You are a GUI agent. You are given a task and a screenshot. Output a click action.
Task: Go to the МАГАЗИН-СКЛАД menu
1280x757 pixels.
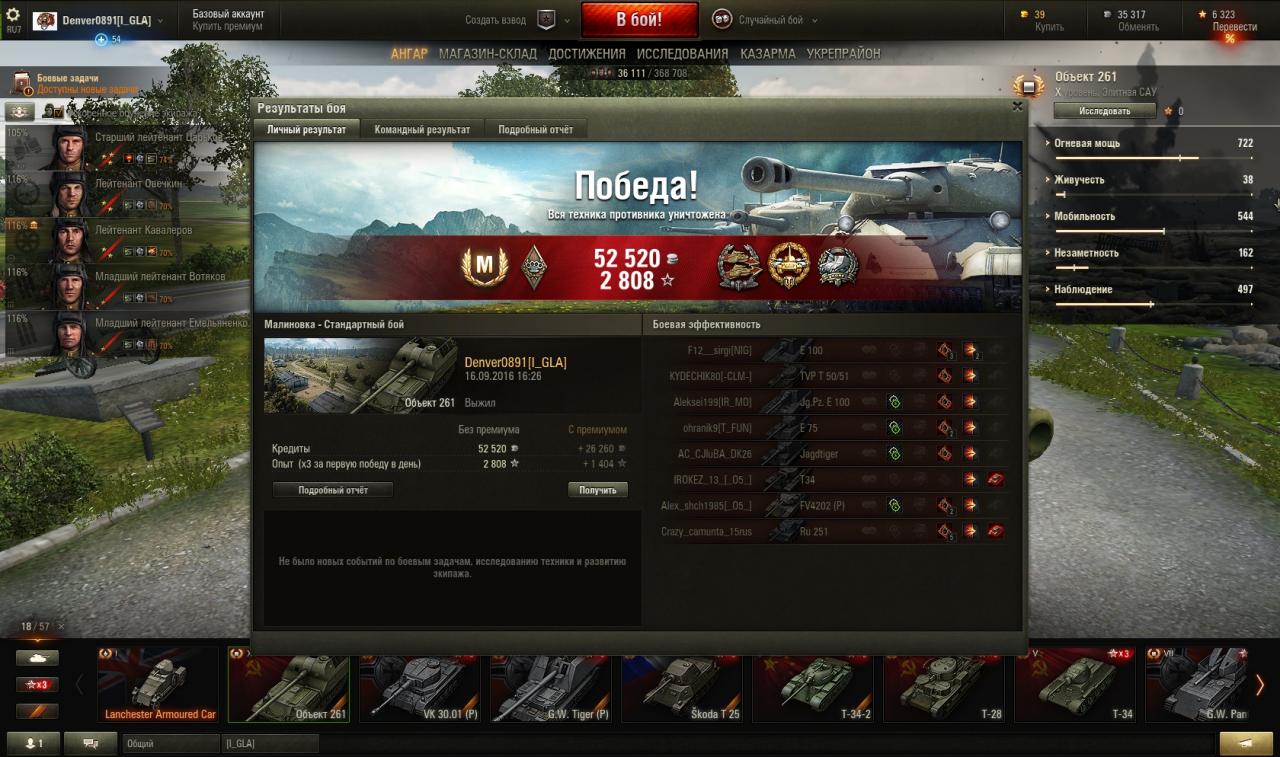[487, 54]
